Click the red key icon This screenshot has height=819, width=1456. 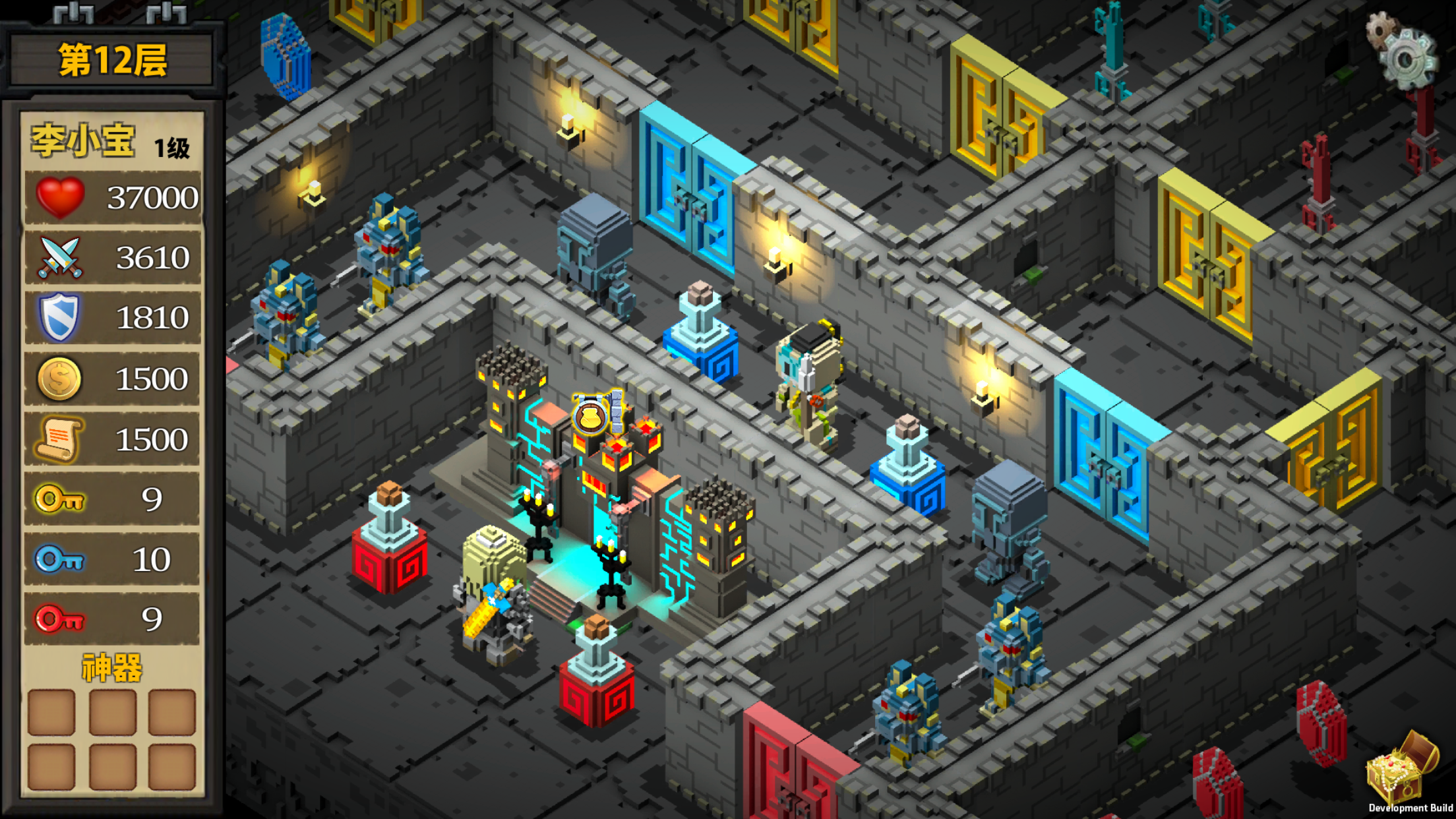[58, 619]
